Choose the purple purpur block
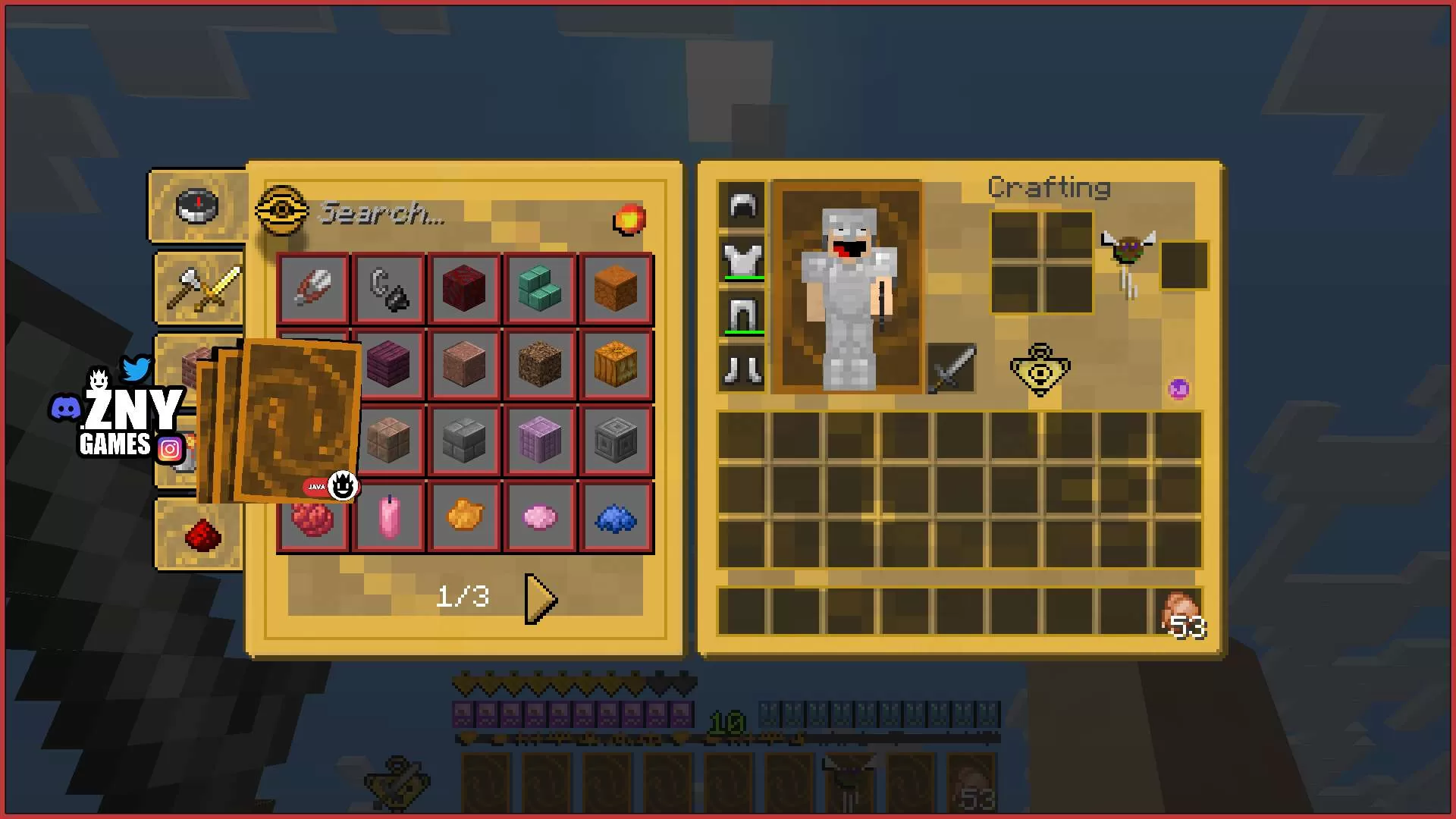Viewport: 1456px width, 819px height. pyautogui.click(x=540, y=441)
